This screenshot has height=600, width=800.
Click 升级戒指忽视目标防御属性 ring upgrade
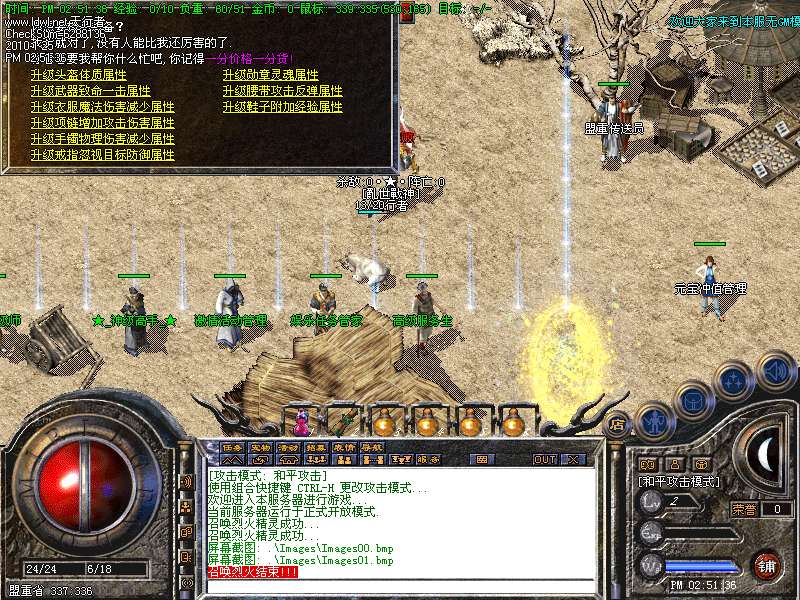102,155
